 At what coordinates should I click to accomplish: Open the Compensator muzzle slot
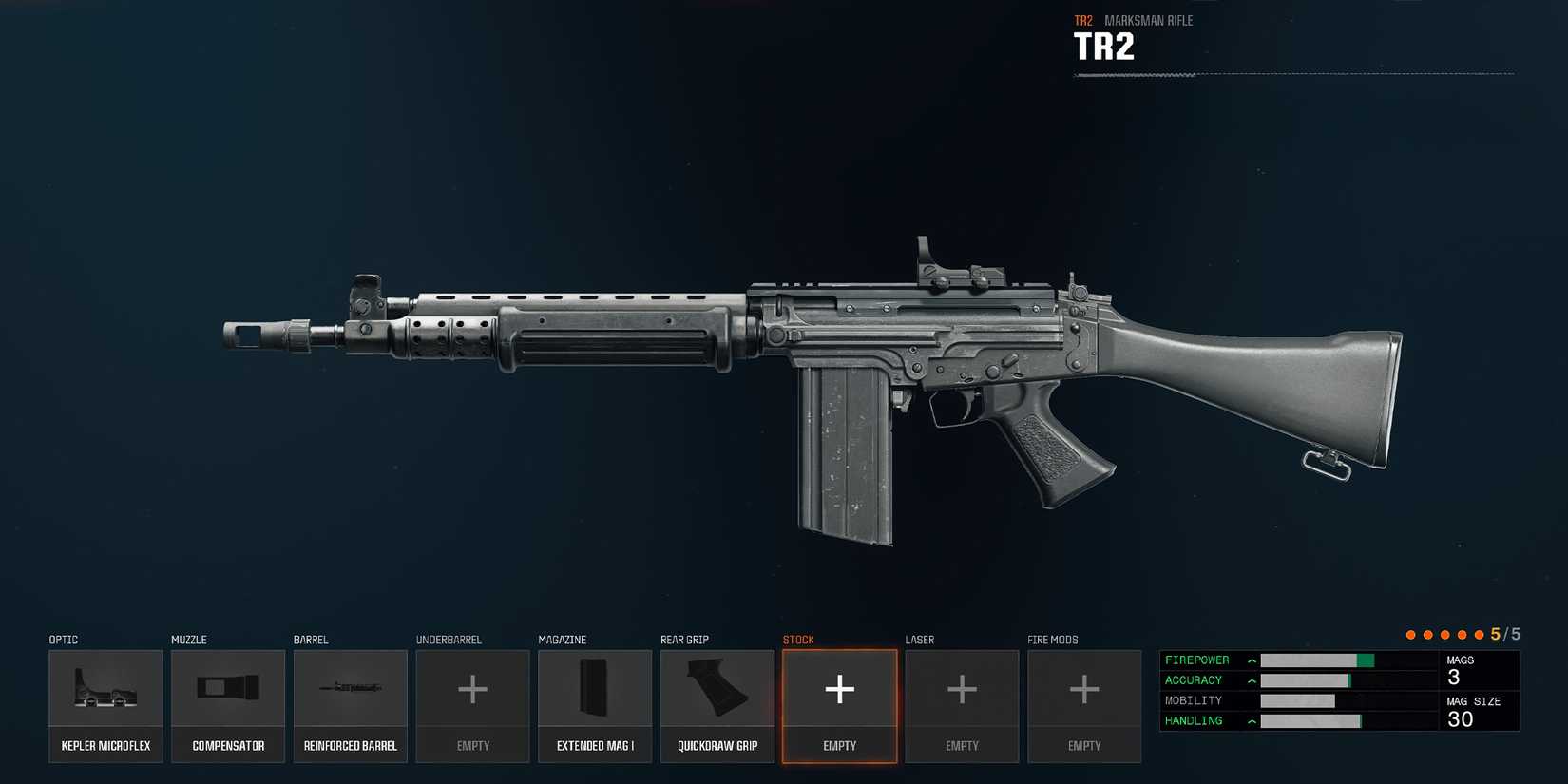pyautogui.click(x=227, y=705)
